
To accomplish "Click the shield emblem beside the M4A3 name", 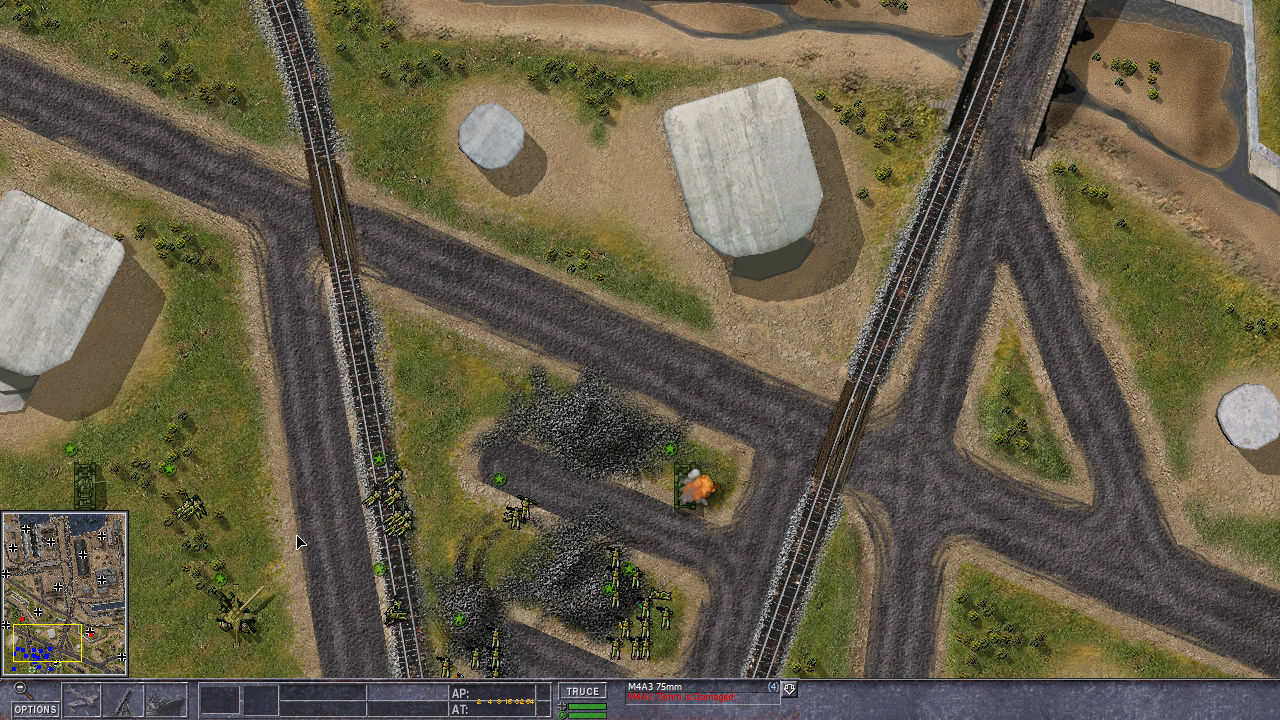I will 789,690.
